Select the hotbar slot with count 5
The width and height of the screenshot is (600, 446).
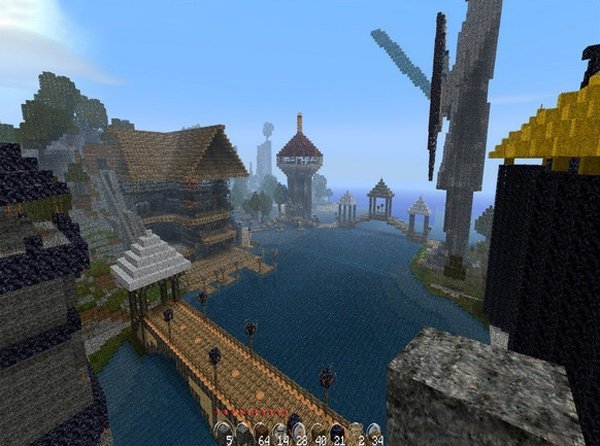pos(224,433)
